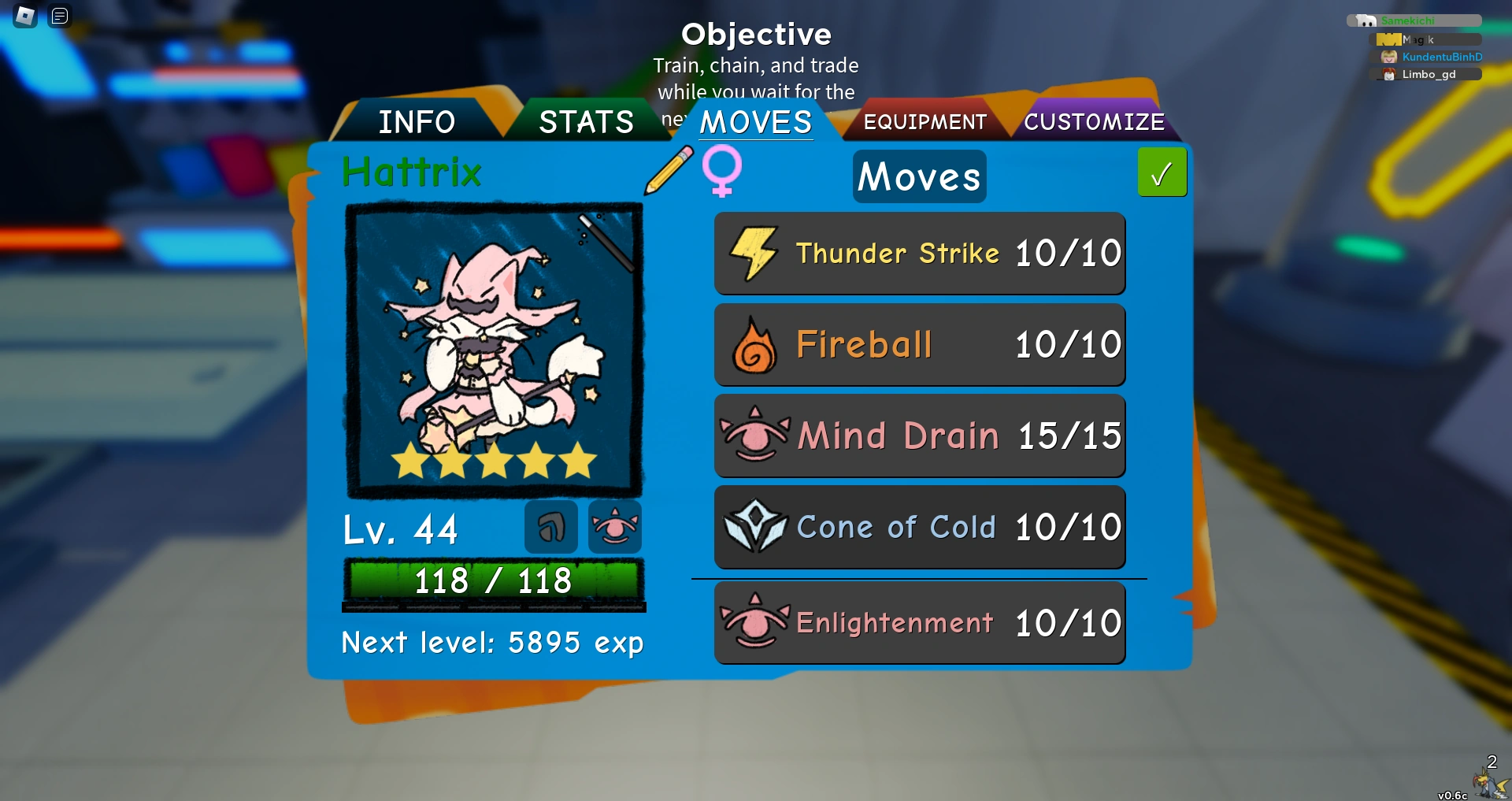The height and width of the screenshot is (801, 1512).
Task: Select the Thunder Strike move row
Action: tap(919, 253)
